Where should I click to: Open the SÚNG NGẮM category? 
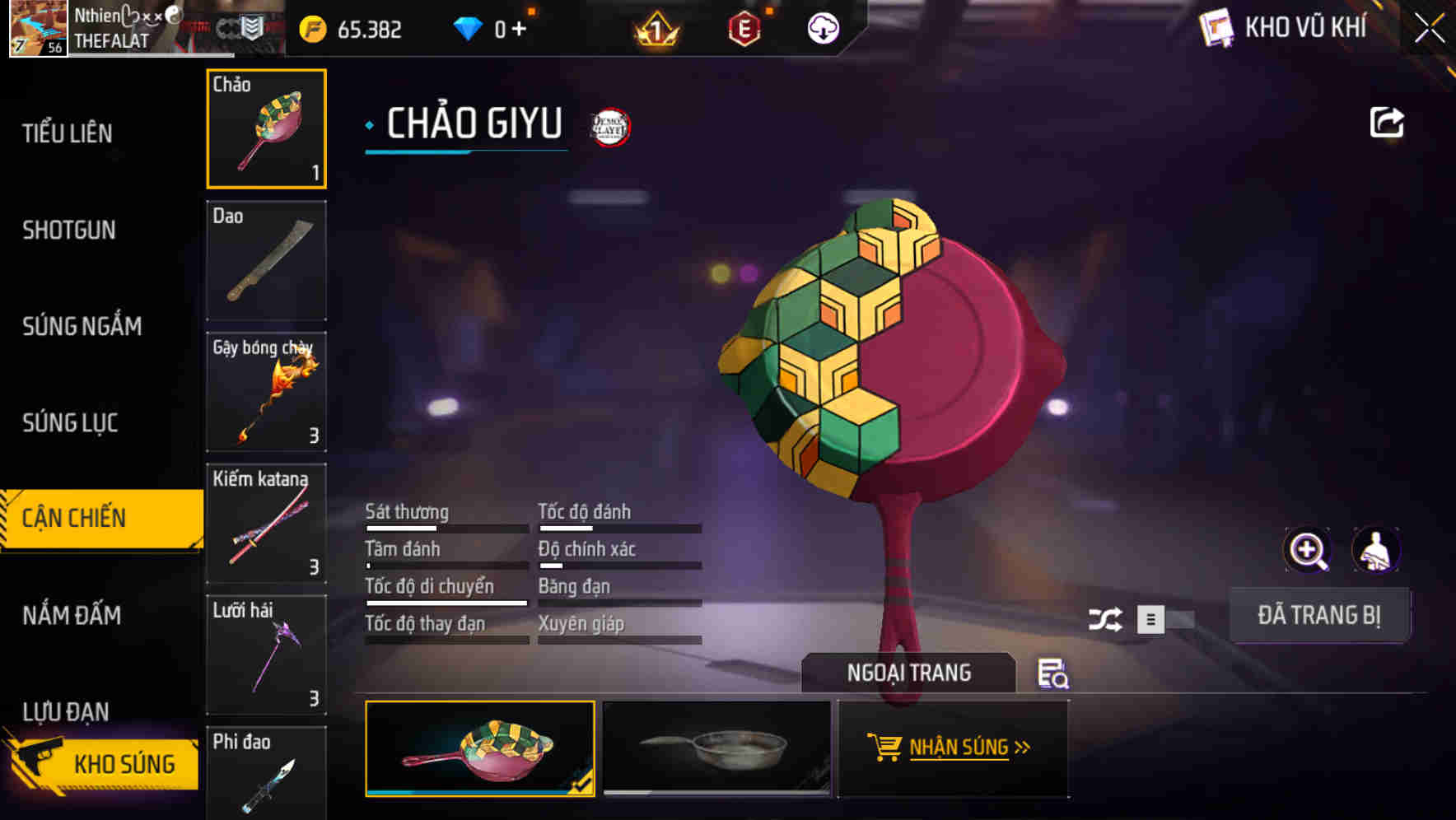[81, 326]
